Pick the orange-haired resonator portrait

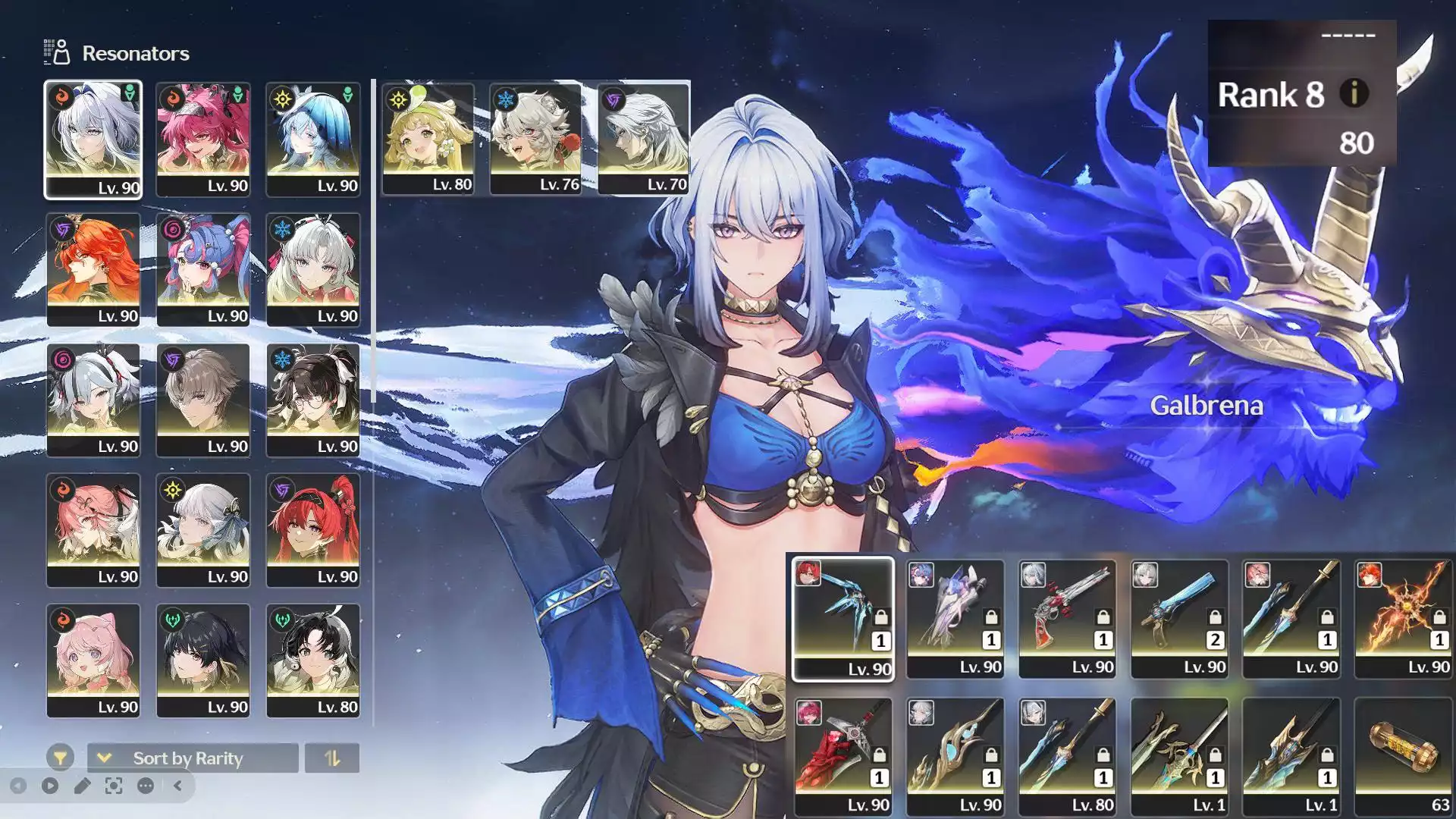point(93,269)
